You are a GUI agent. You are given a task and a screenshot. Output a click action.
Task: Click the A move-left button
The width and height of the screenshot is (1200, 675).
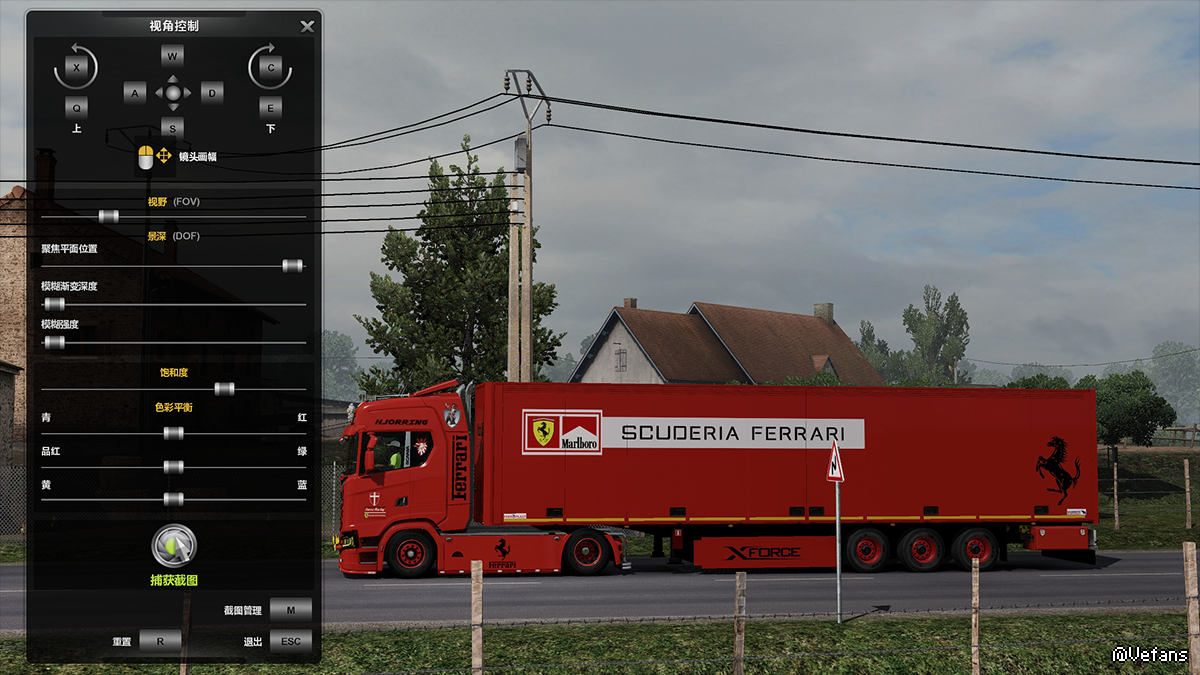pyautogui.click(x=135, y=93)
